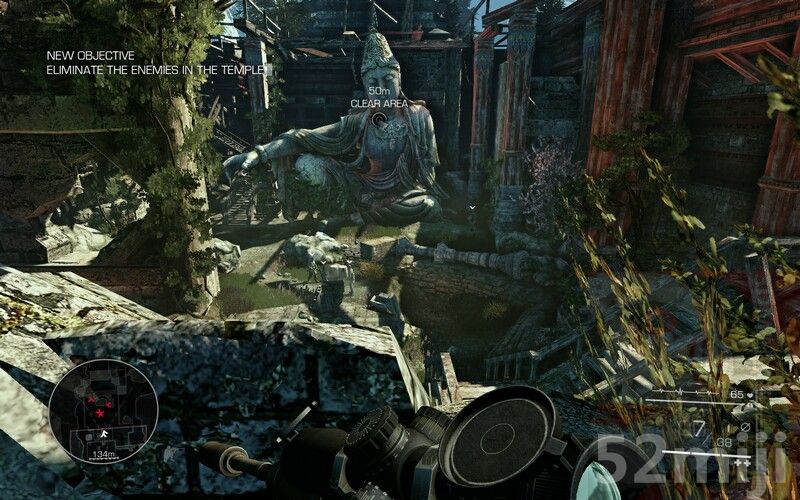Open the circular minimap
This screenshot has width=800, height=500.
click(x=100, y=412)
